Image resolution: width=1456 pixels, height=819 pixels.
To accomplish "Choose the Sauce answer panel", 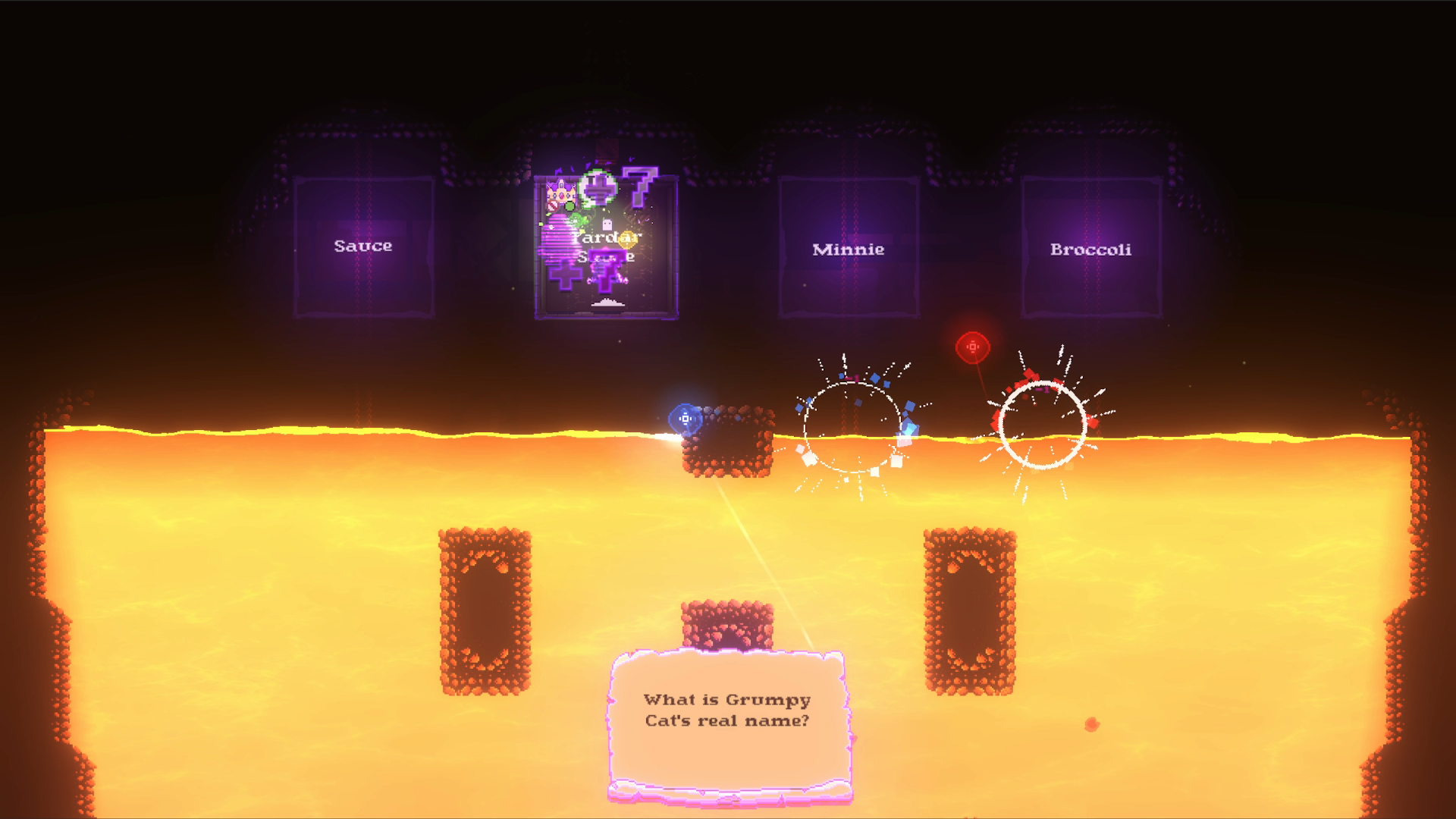I will (362, 245).
